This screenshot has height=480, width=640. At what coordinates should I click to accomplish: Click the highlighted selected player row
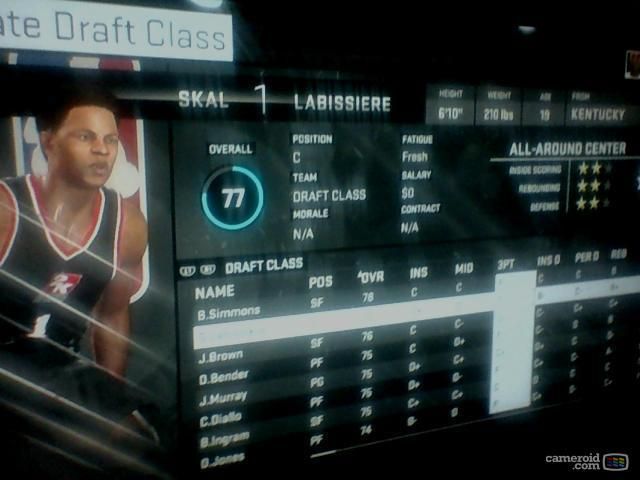340,332
